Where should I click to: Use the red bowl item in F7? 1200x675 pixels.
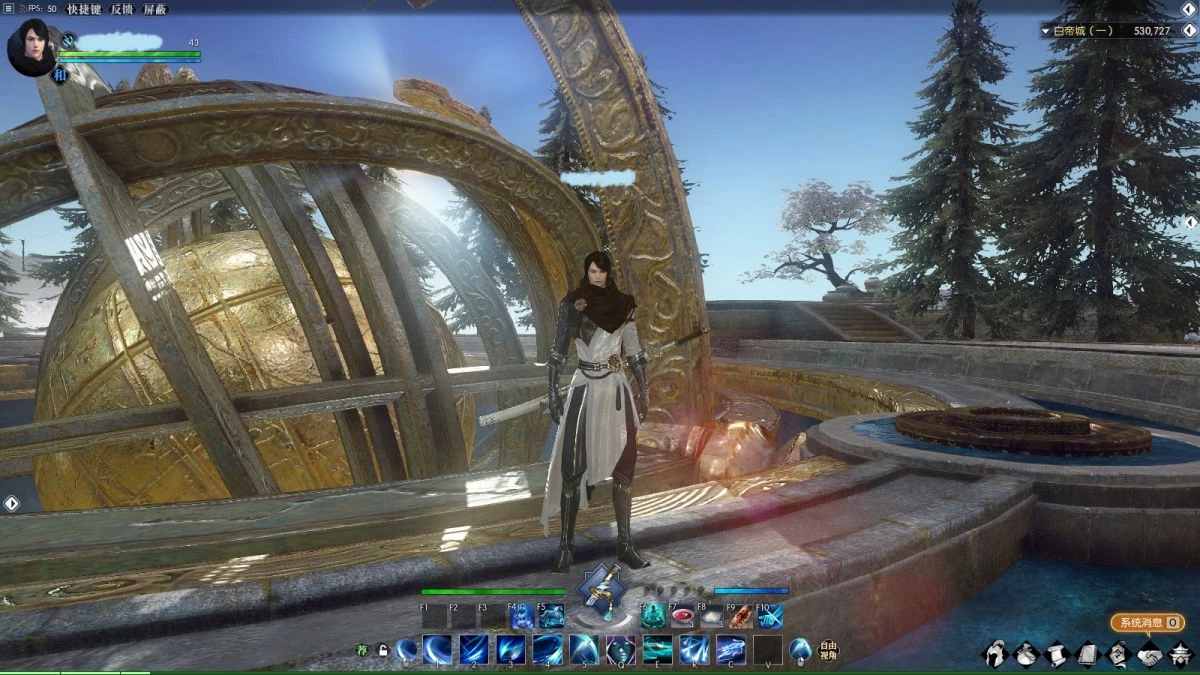pyautogui.click(x=683, y=616)
